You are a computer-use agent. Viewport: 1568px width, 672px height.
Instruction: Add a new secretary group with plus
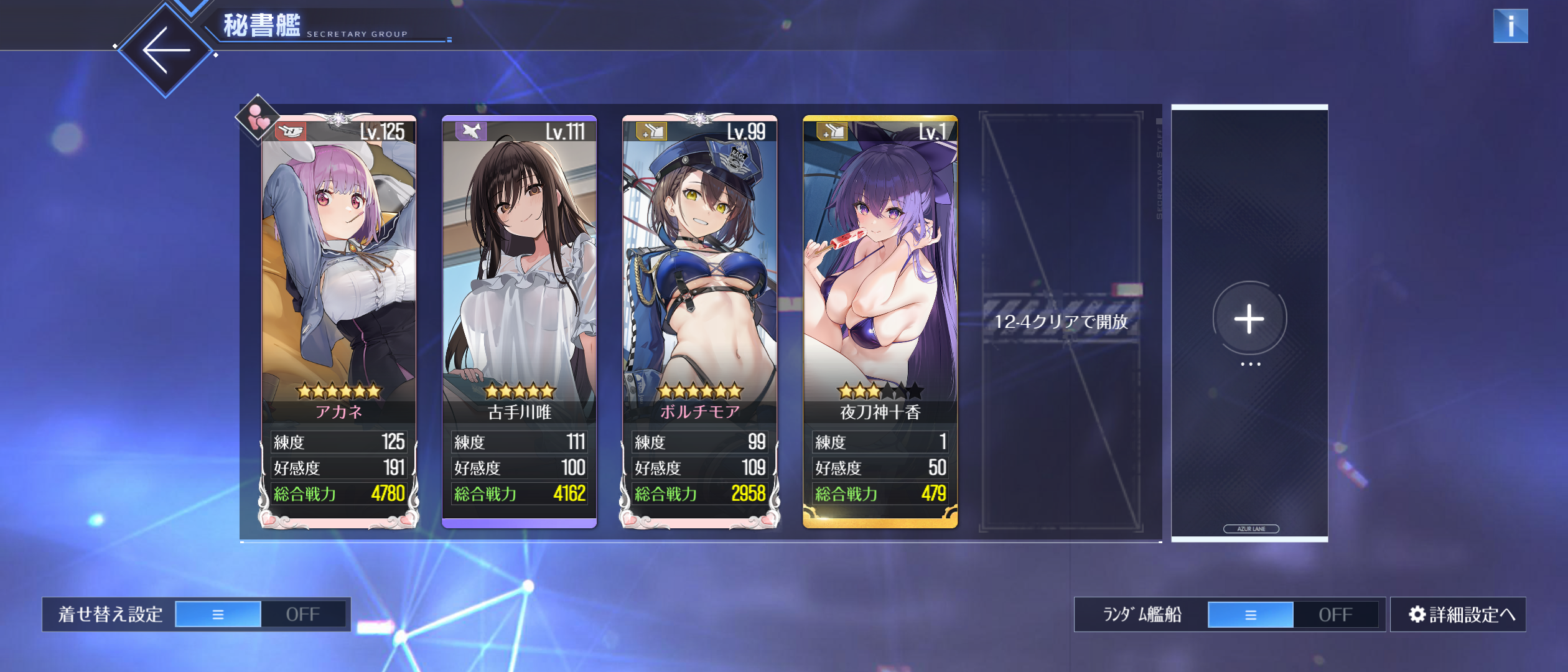(x=1249, y=319)
